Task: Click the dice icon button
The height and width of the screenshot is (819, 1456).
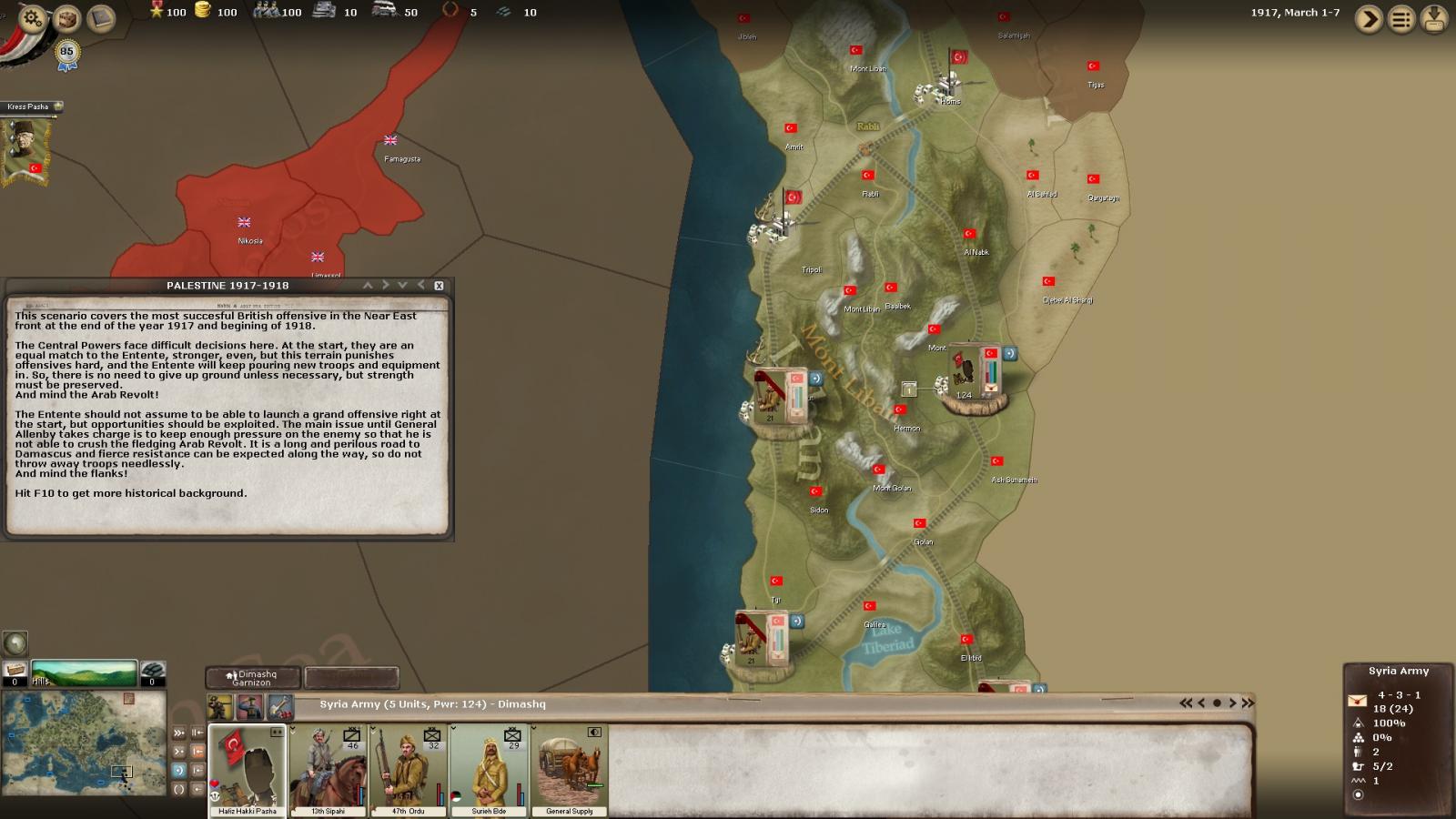Action: click(x=66, y=18)
